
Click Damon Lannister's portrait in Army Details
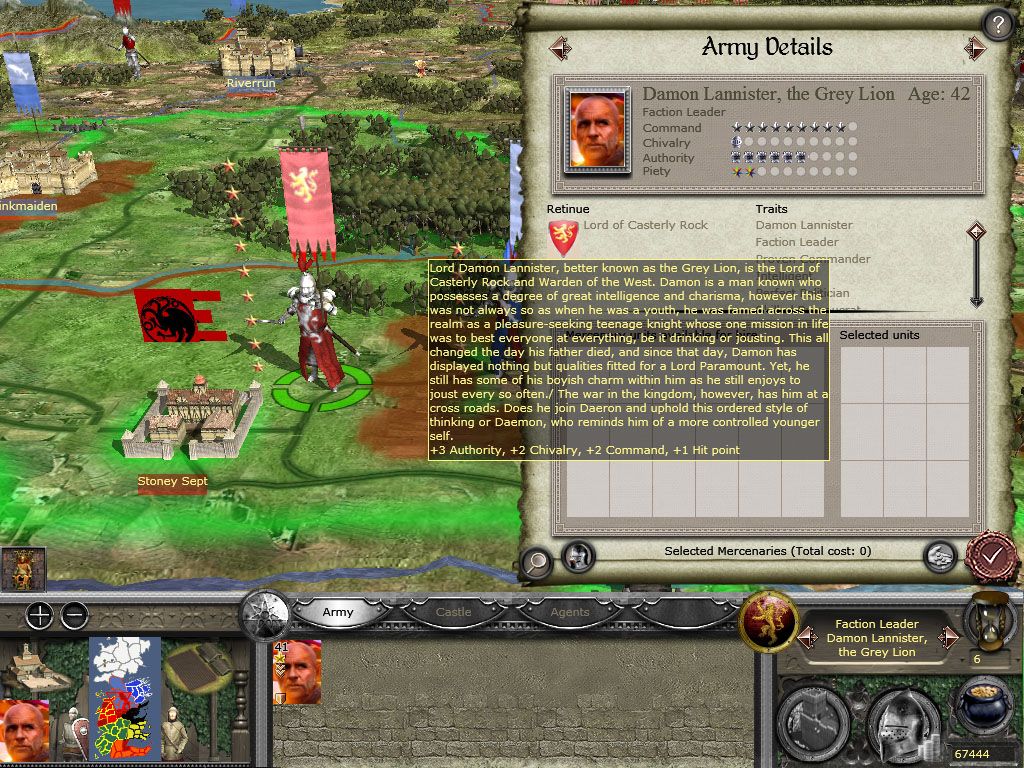pyautogui.click(x=596, y=130)
